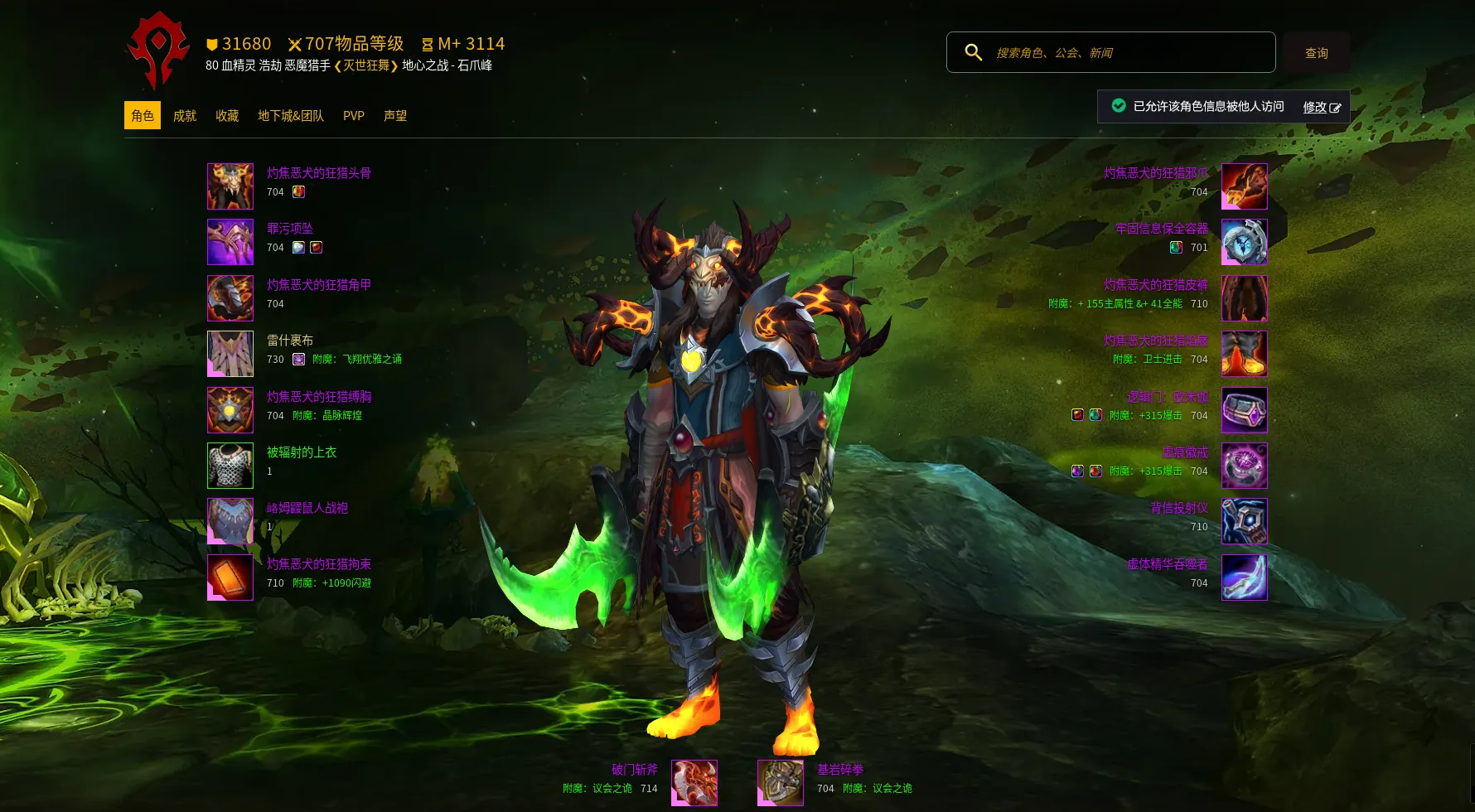This screenshot has height=812, width=1475.
Task: Select the 虚体精华吞噬者 trinket slot
Action: click(x=1244, y=578)
